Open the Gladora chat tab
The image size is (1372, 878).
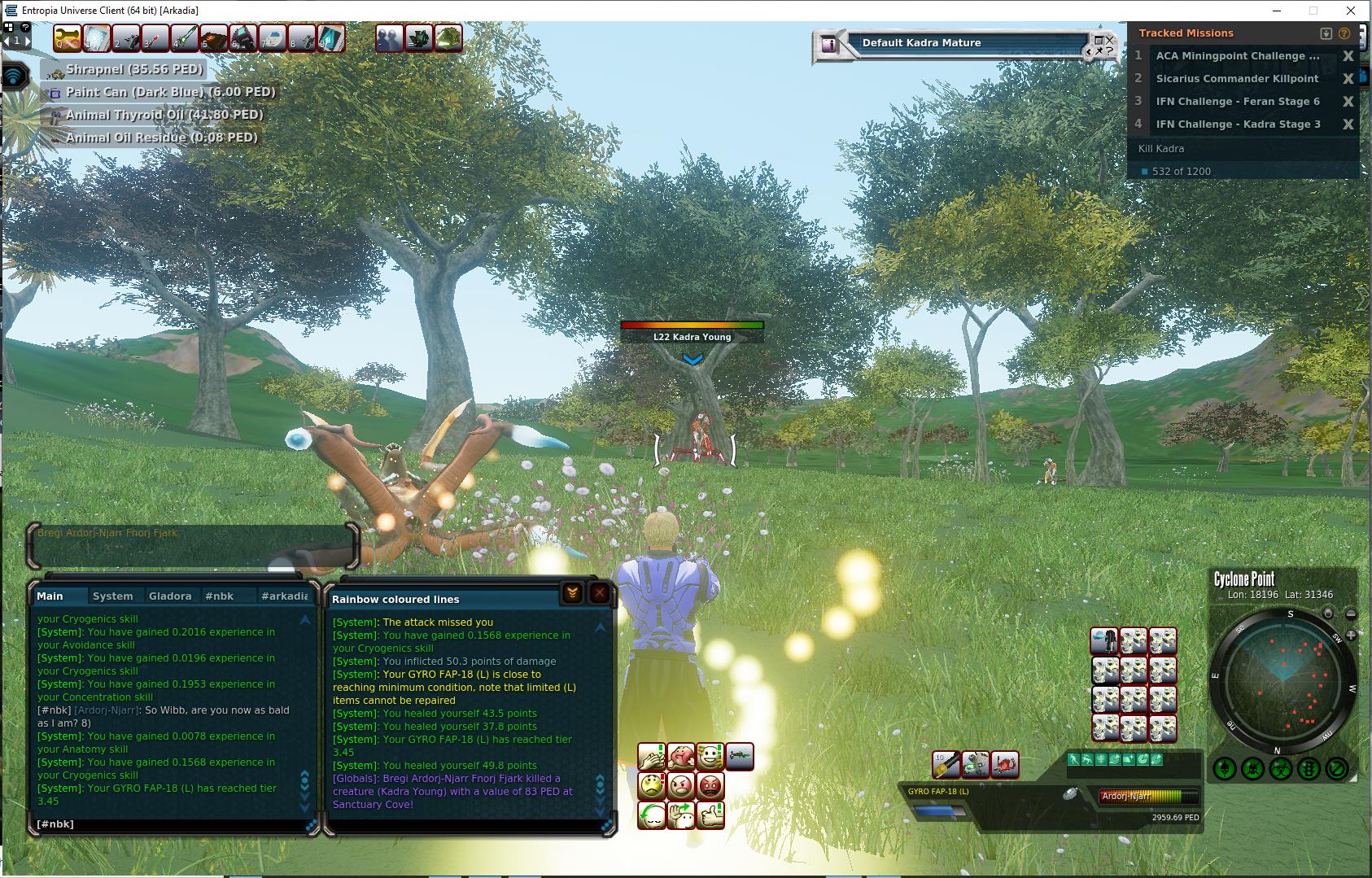click(169, 596)
